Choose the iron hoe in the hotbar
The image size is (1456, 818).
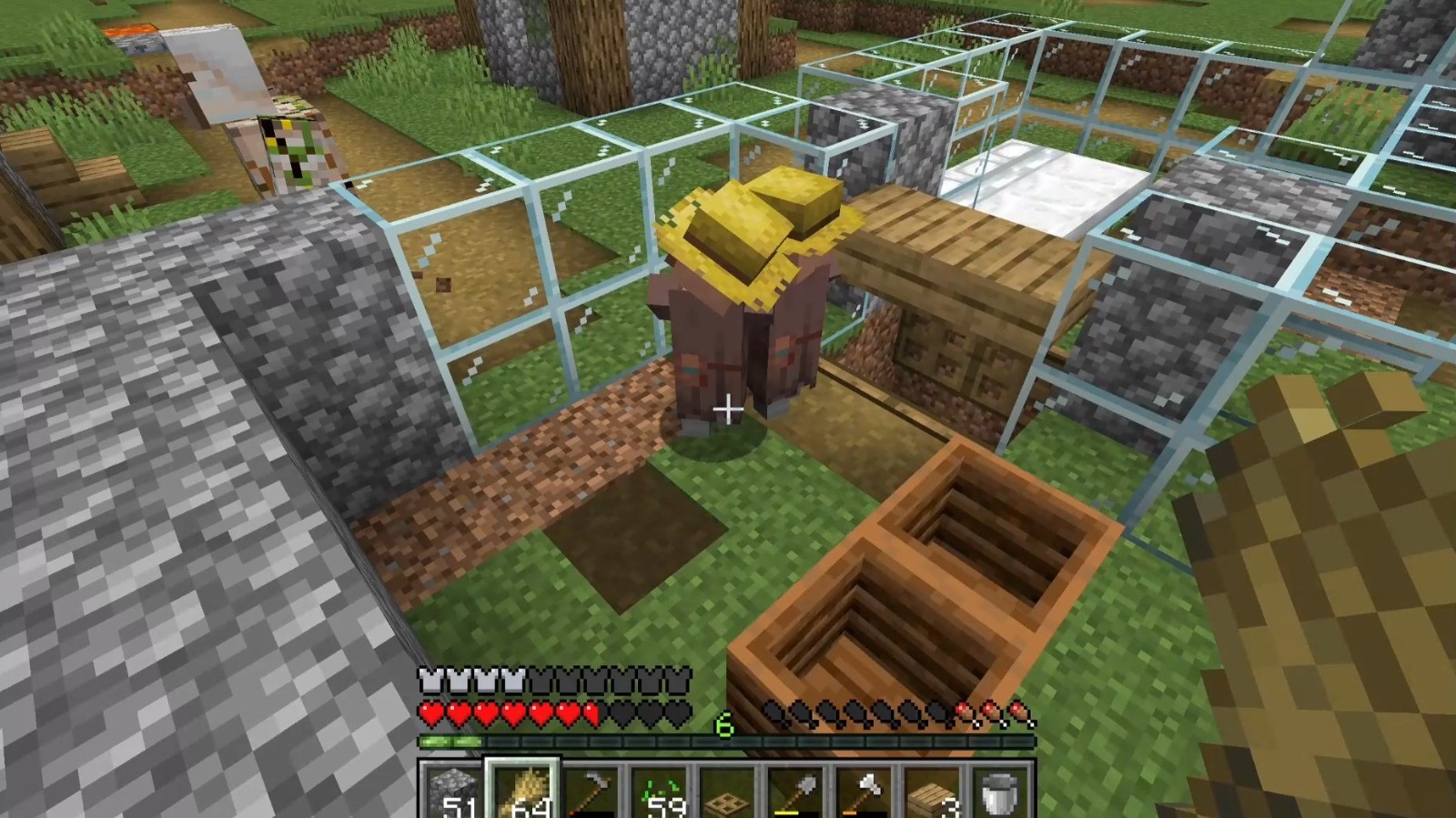pos(590,792)
